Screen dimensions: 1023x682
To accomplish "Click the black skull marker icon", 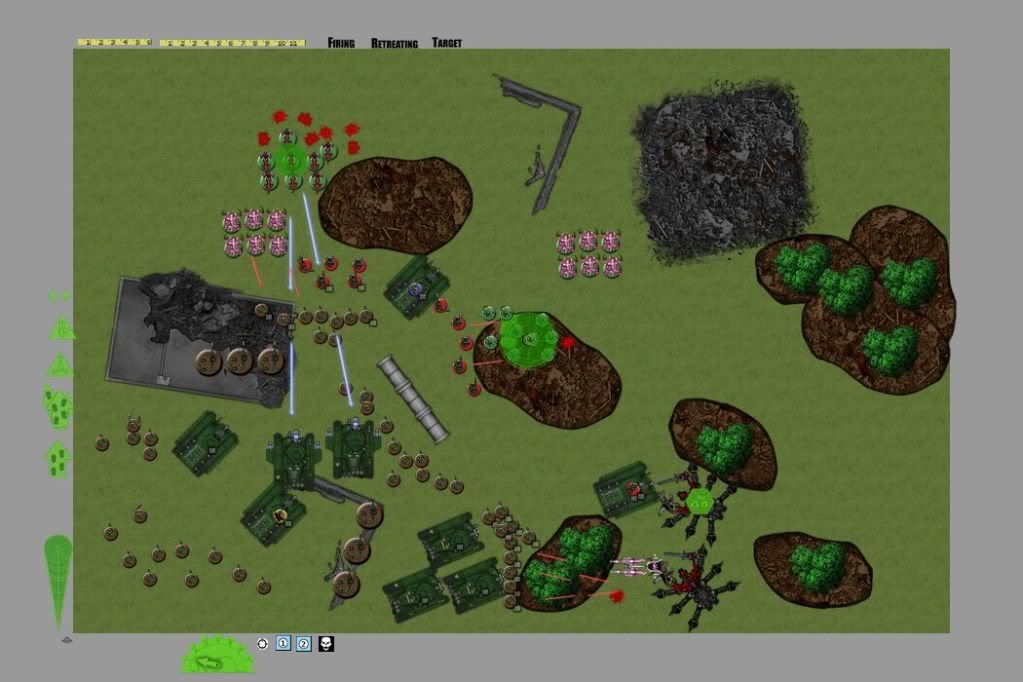I will tap(326, 644).
